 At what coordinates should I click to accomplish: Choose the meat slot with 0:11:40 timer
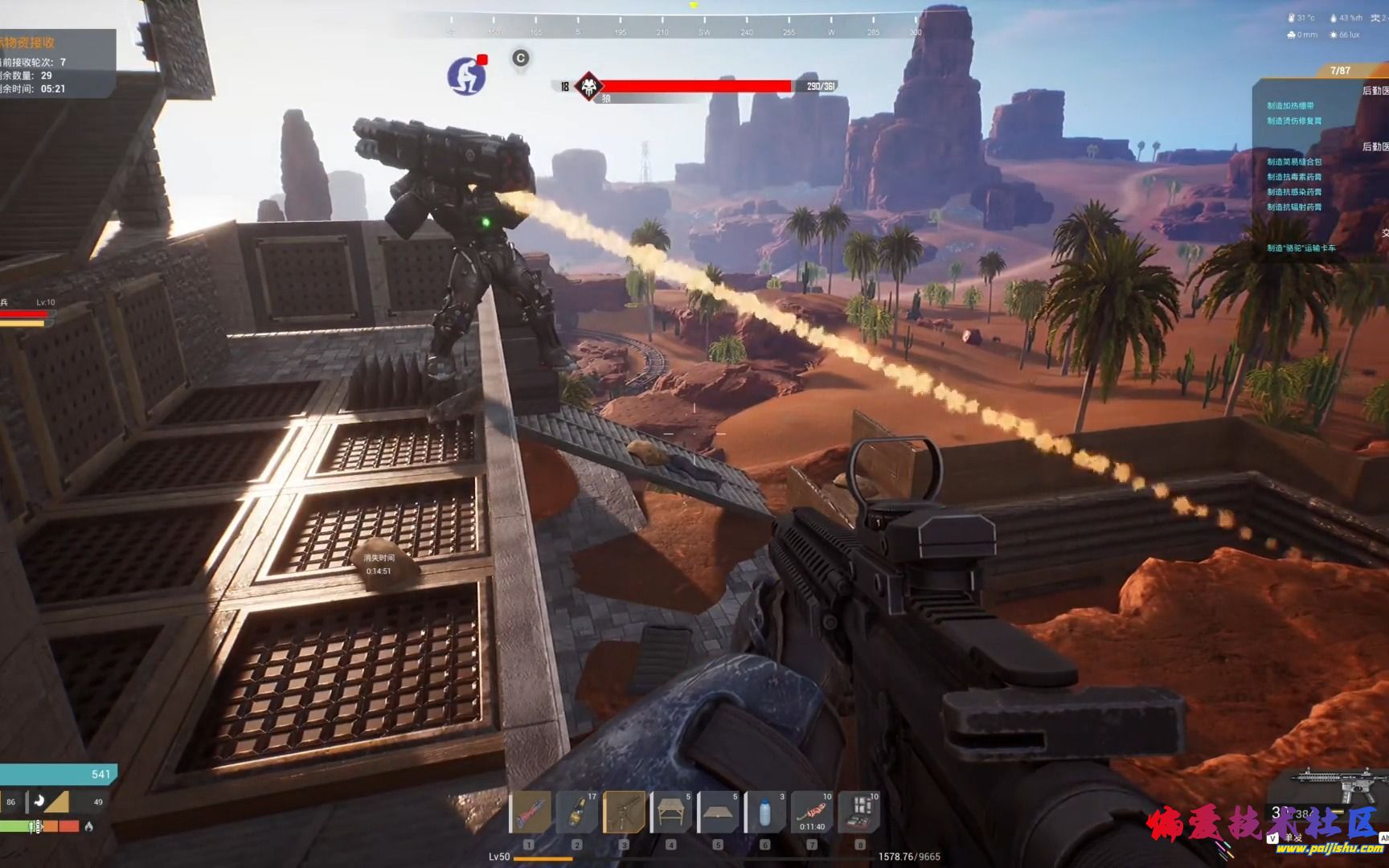pyautogui.click(x=812, y=813)
